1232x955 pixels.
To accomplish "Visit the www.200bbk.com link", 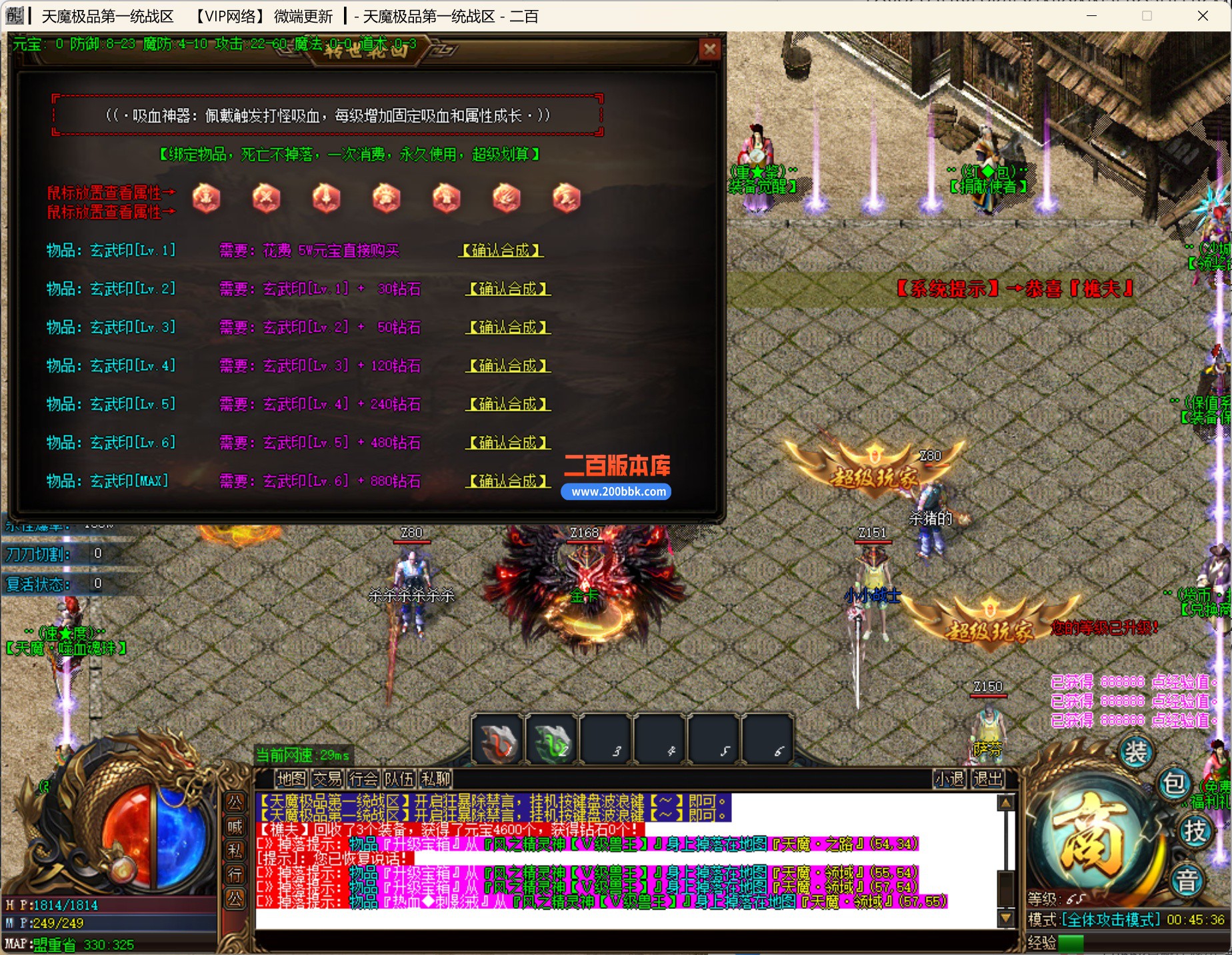I will tap(615, 492).
